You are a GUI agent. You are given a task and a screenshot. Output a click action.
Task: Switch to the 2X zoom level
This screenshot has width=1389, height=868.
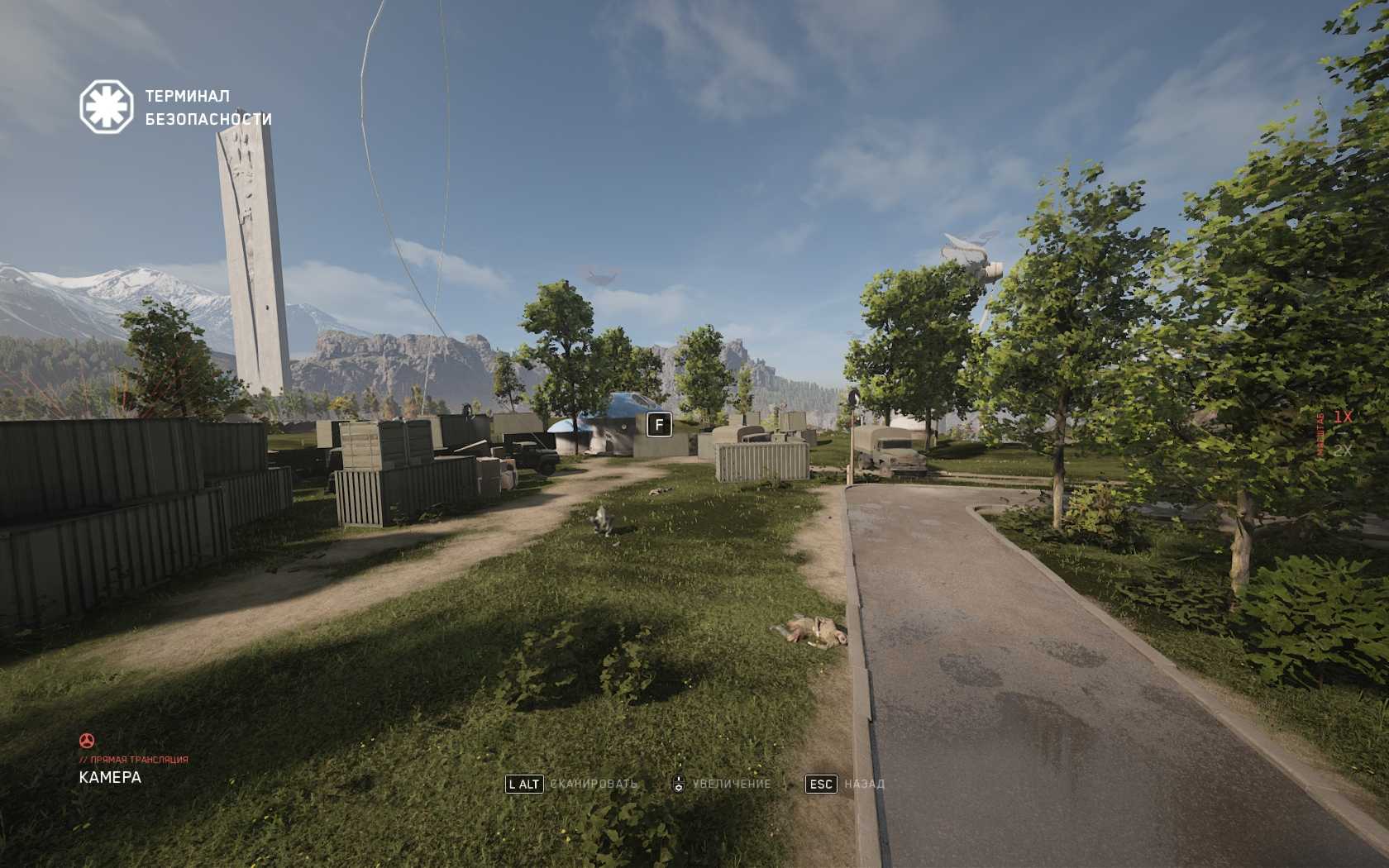(x=1342, y=451)
